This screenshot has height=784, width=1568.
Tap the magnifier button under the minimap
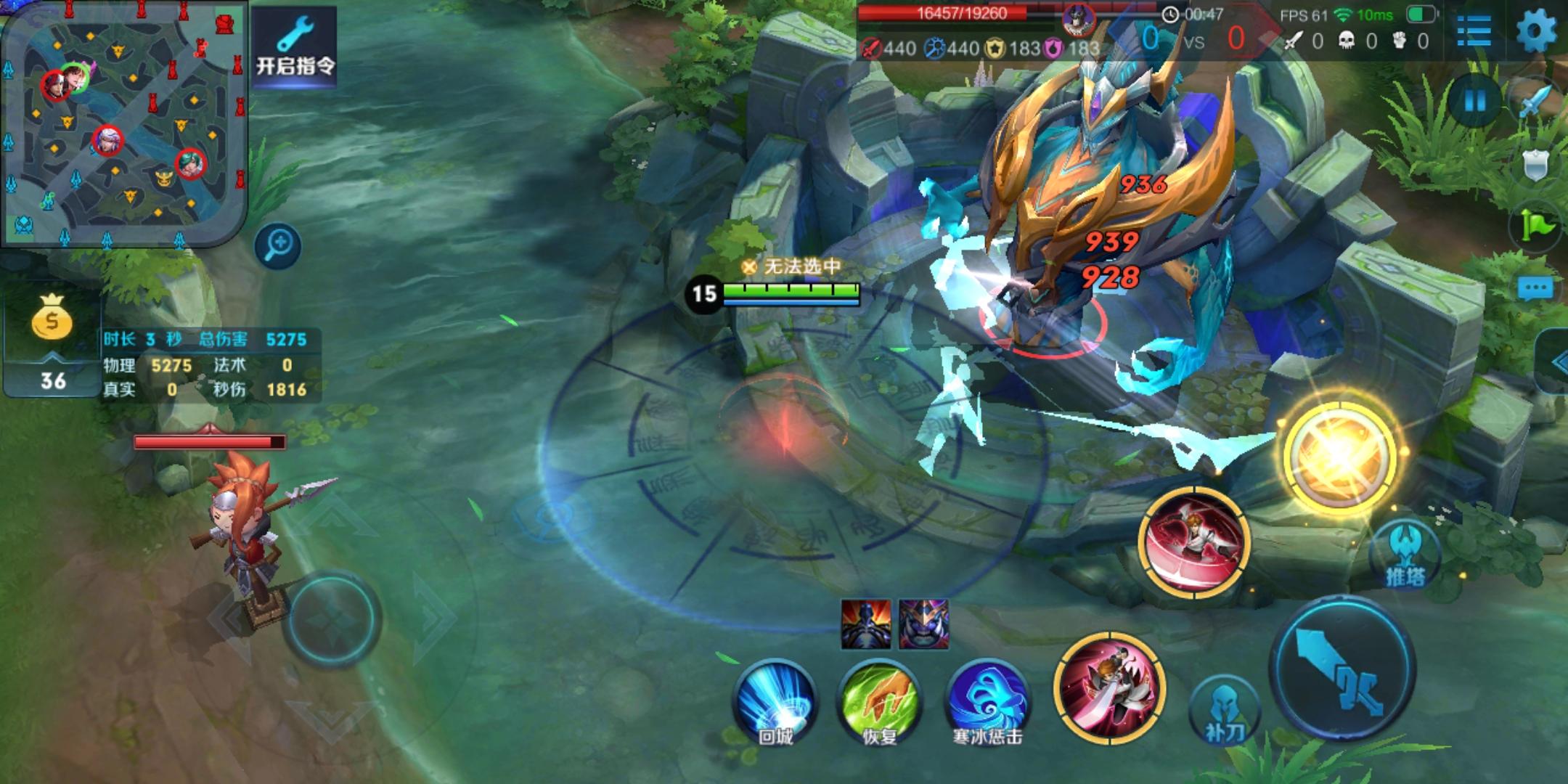pyautogui.click(x=279, y=245)
